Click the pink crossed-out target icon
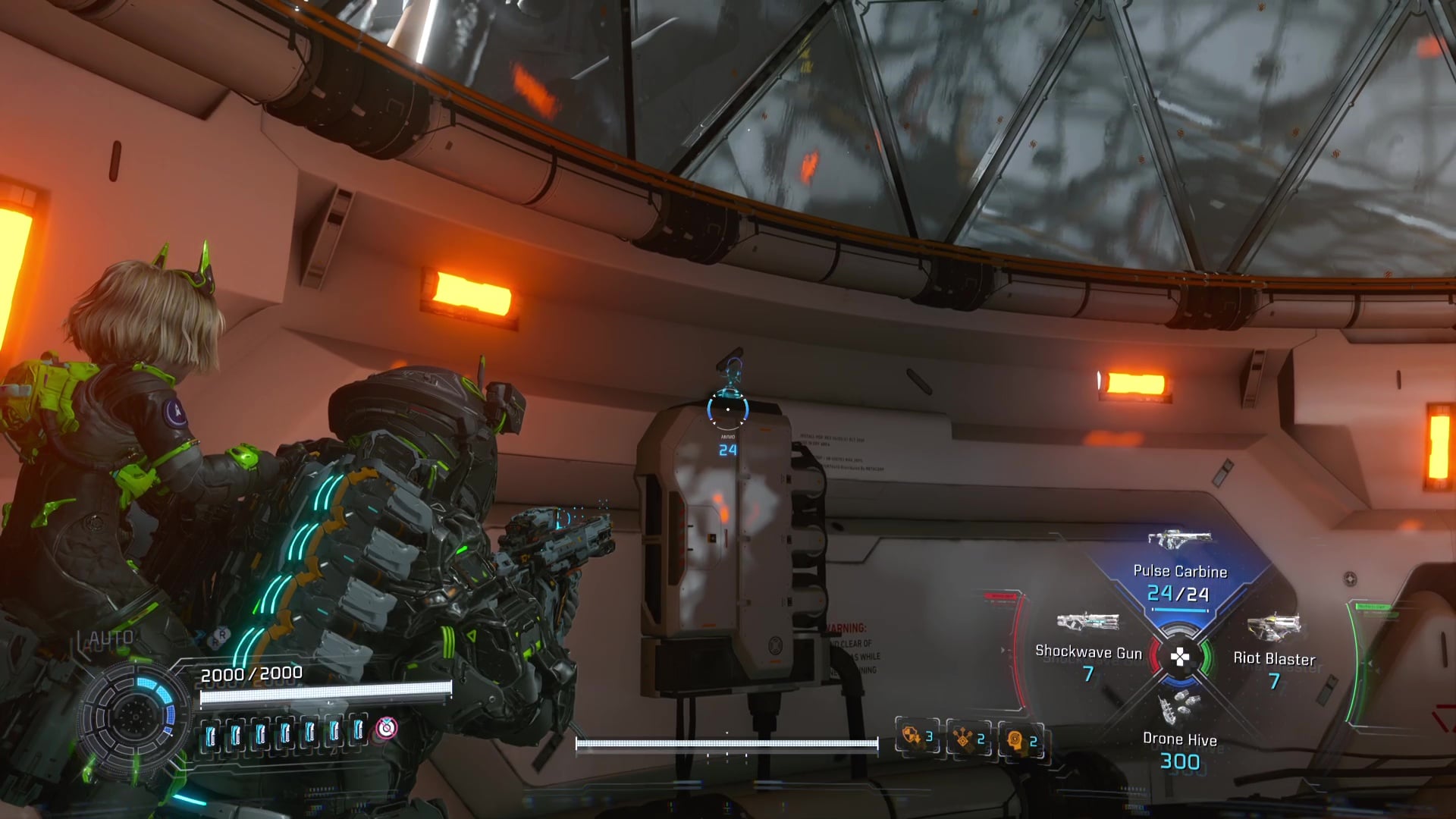 click(387, 728)
